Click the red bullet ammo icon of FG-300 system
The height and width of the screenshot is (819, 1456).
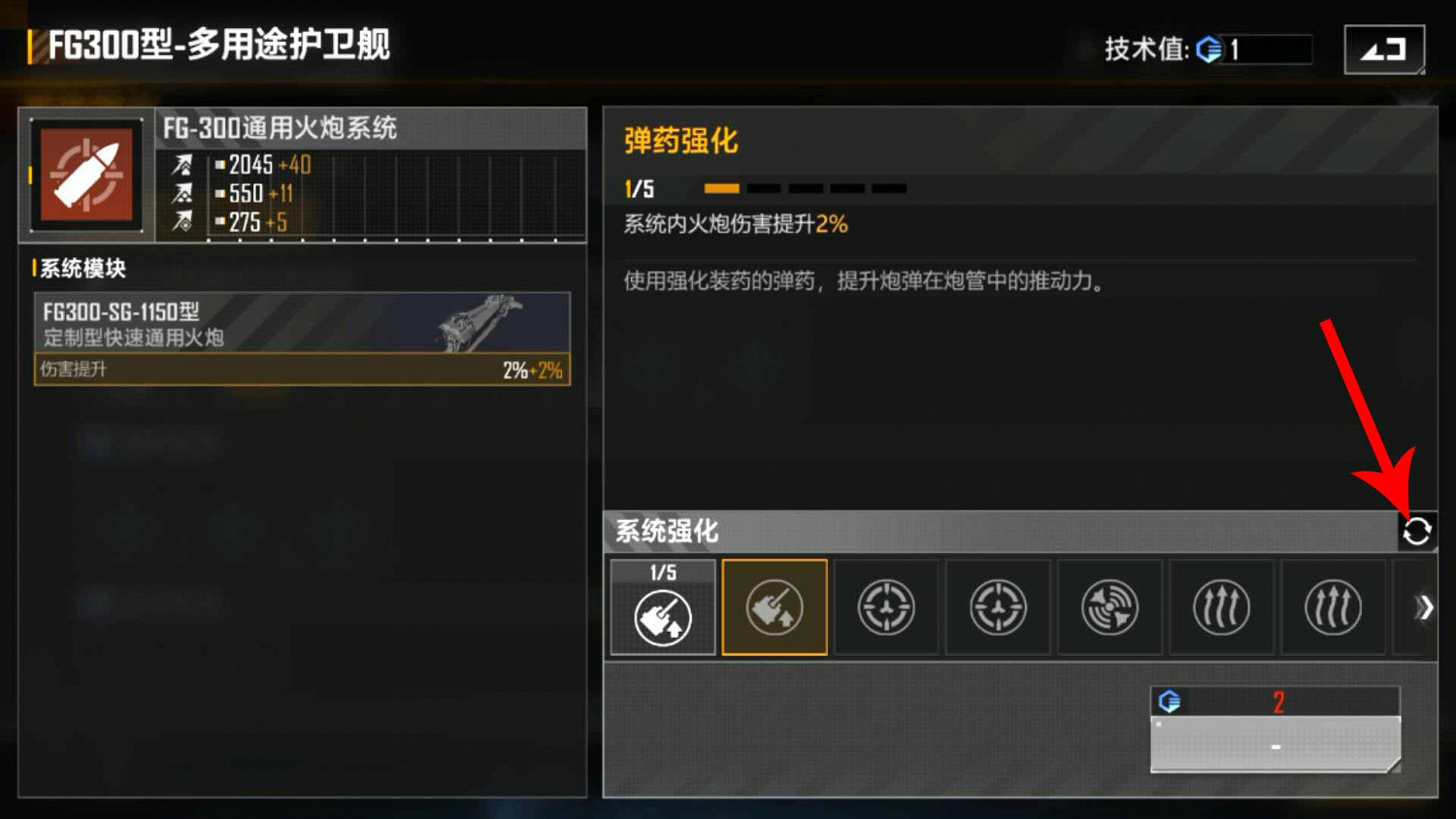[x=85, y=175]
